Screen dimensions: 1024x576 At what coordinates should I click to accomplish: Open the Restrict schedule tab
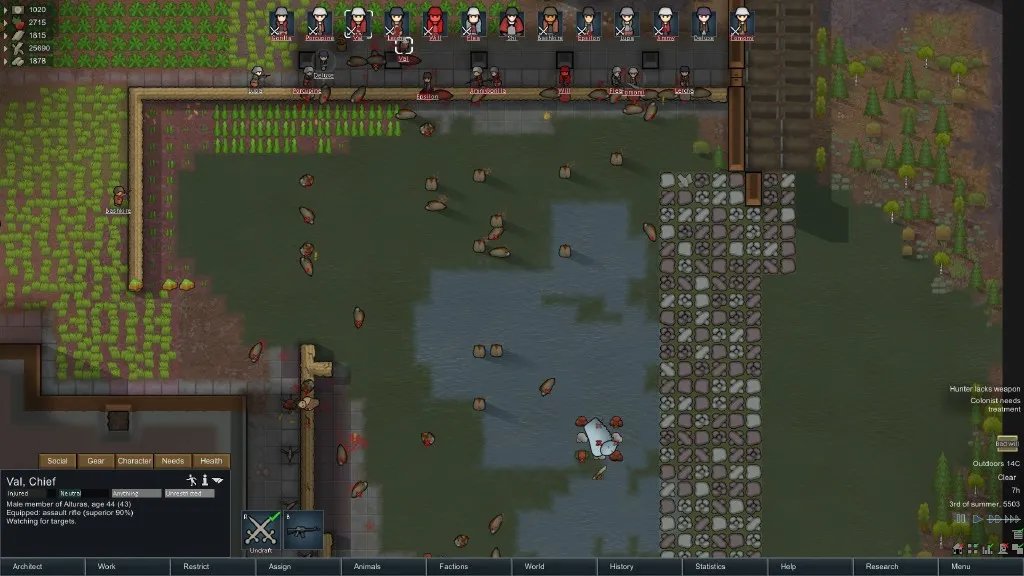(196, 567)
